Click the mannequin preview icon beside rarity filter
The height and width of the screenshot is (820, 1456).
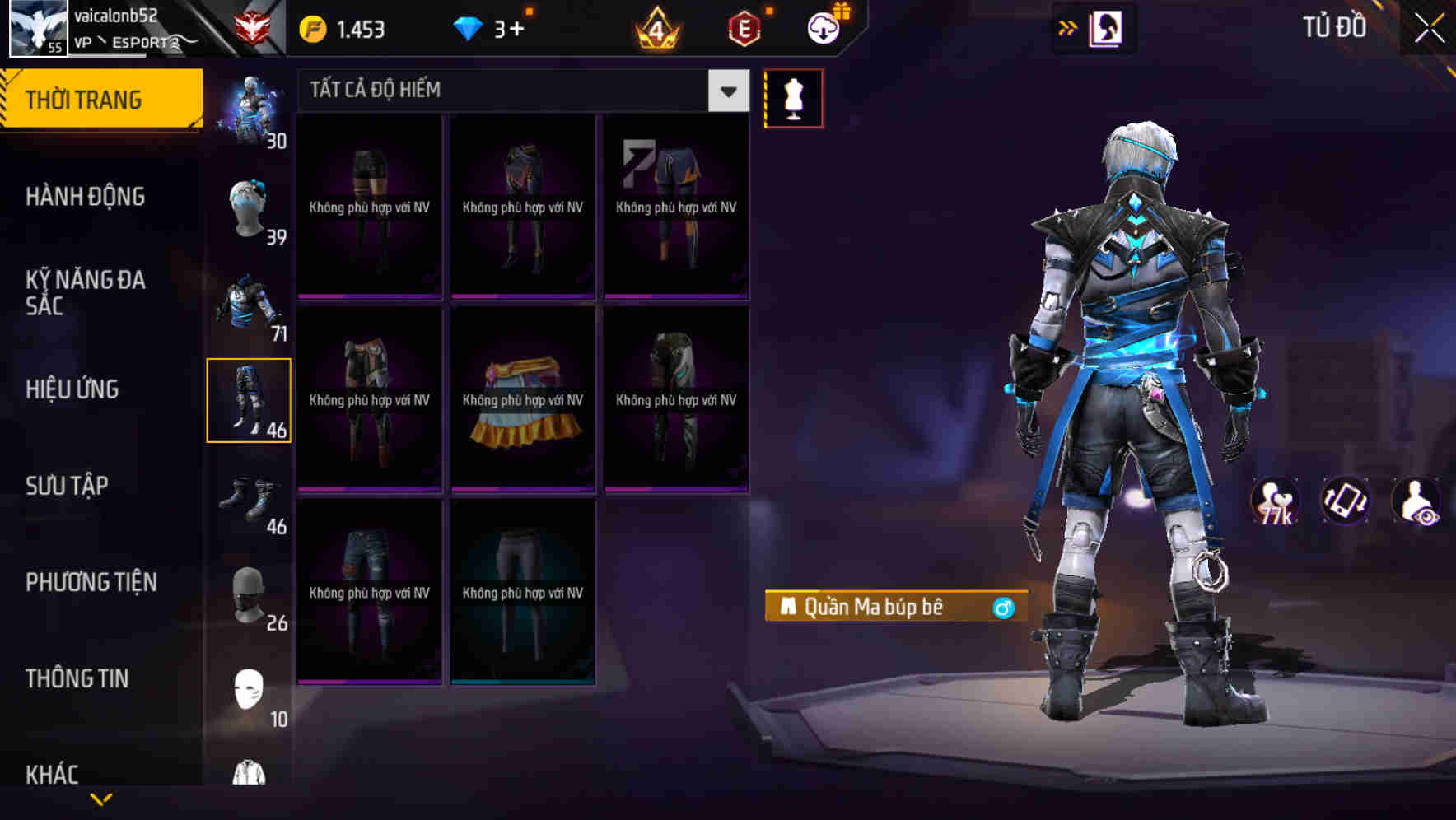click(793, 97)
